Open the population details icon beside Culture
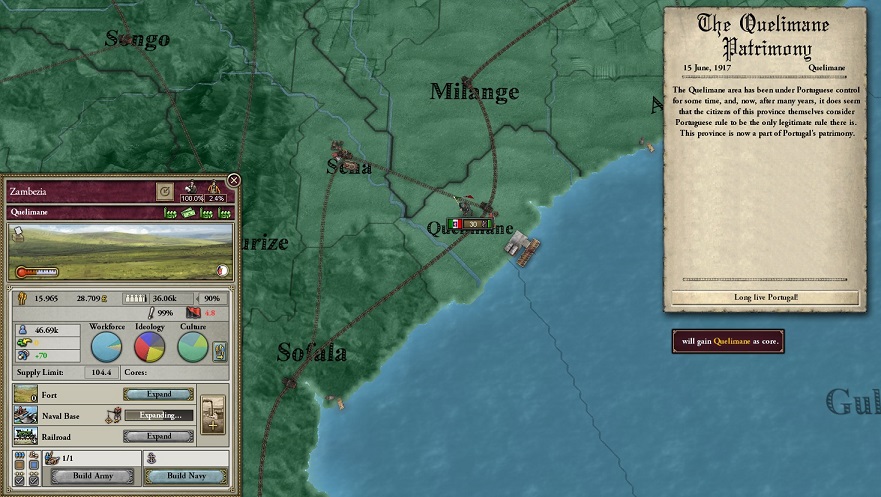 tap(221, 350)
